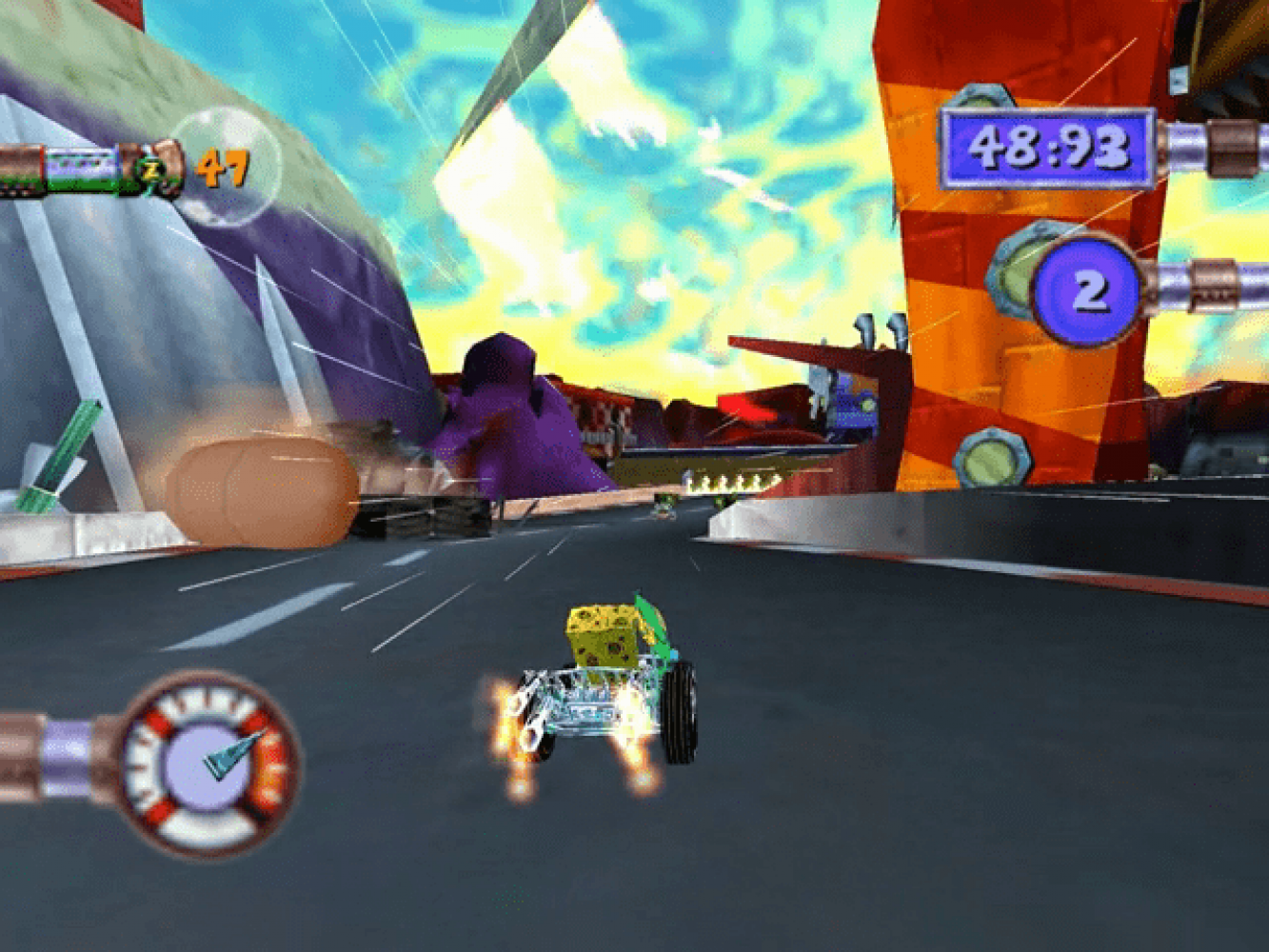Click the bubble power-up item slot
The height and width of the screenshot is (952, 1269).
point(227,168)
